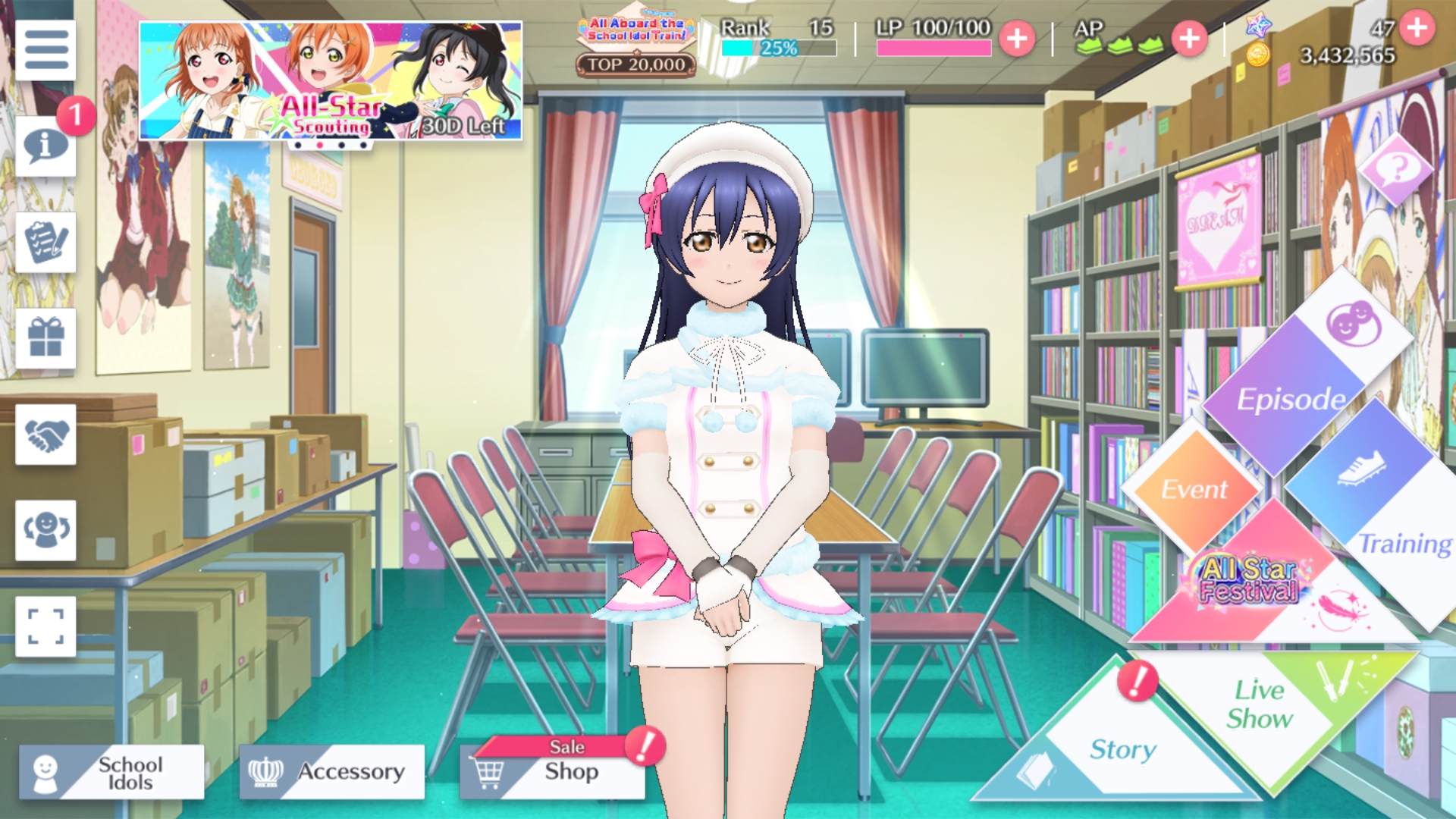The height and width of the screenshot is (819, 1456).
Task: Buy star gems with the plus button
Action: [1417, 28]
